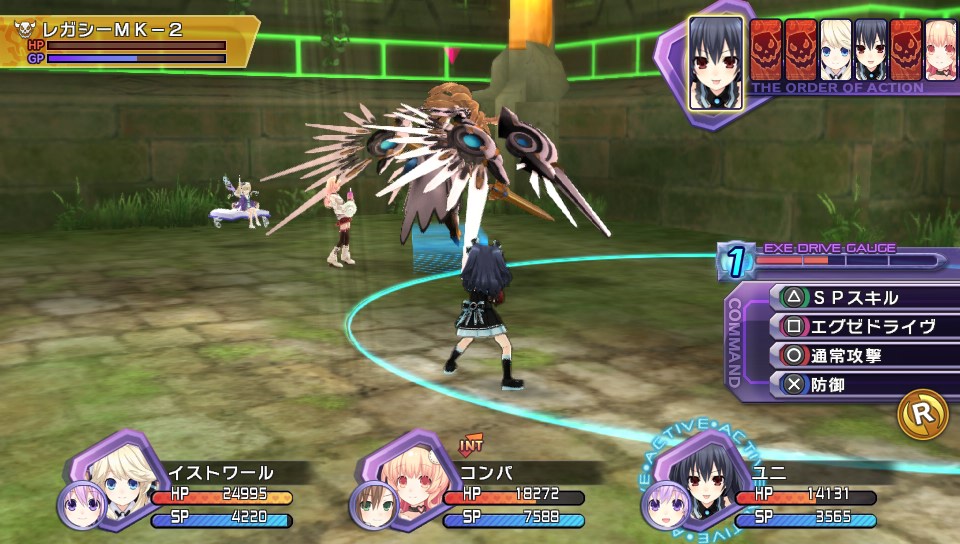Click the large current-turn portrait in action order
The image size is (960, 544).
coord(716,62)
